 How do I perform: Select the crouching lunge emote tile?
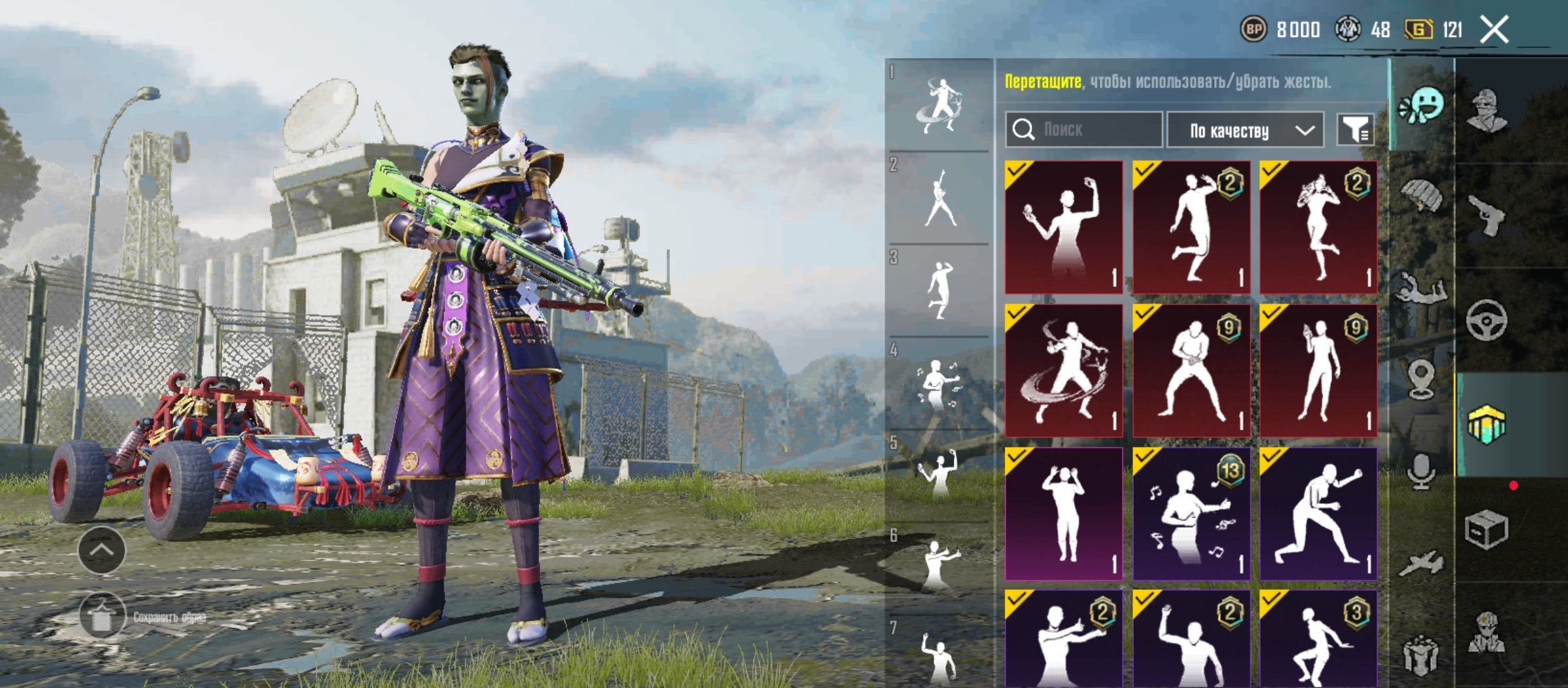coord(1318,513)
